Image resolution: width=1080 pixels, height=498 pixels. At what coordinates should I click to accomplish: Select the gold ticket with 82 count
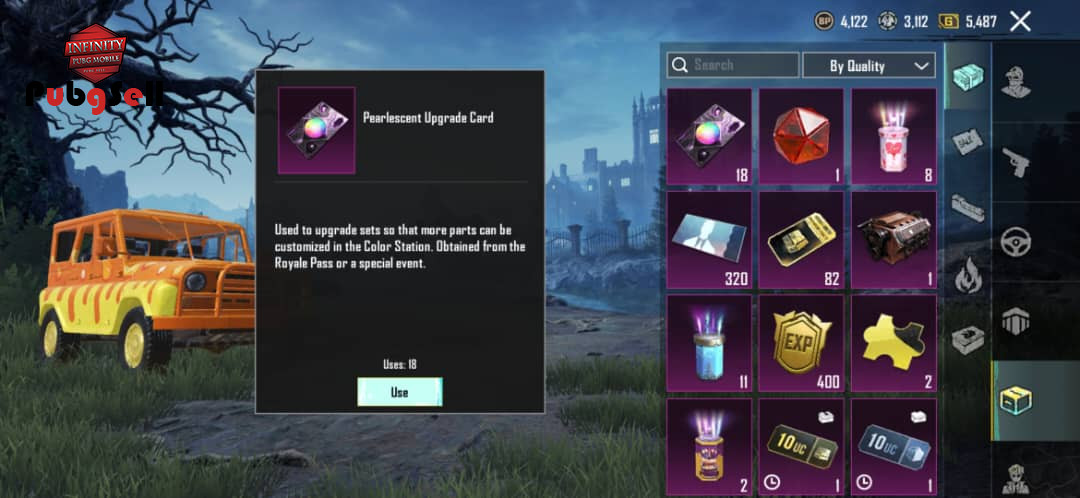tap(801, 239)
